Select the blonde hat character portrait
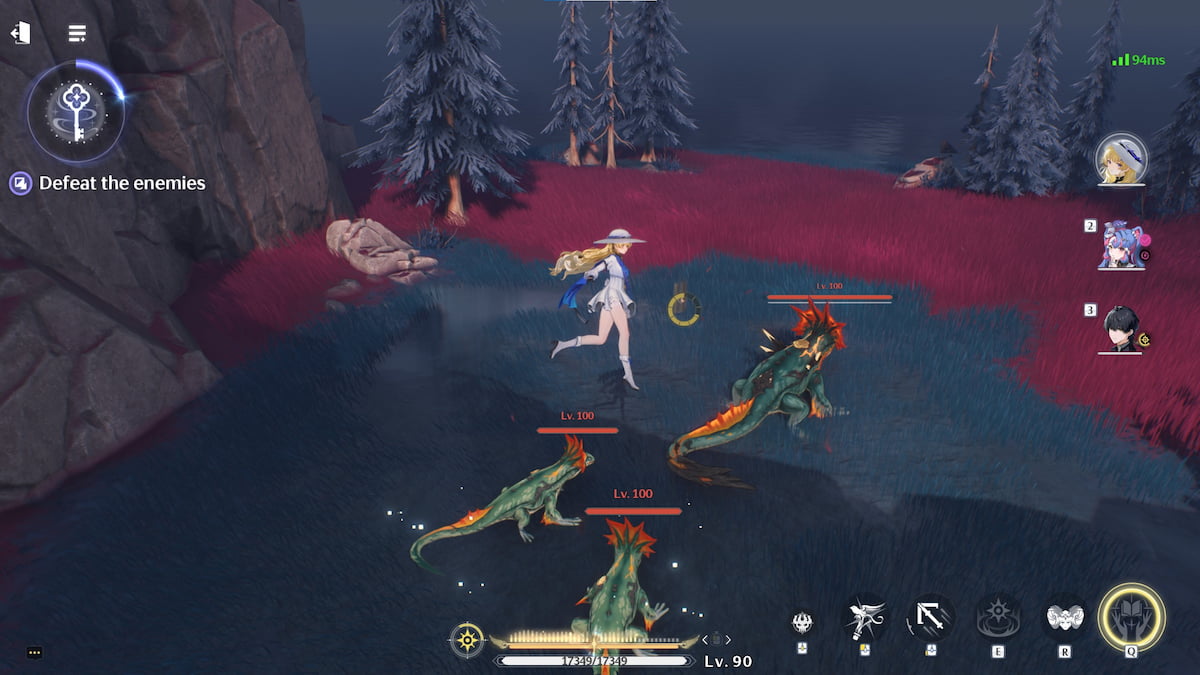1200x675 pixels. pos(1120,159)
